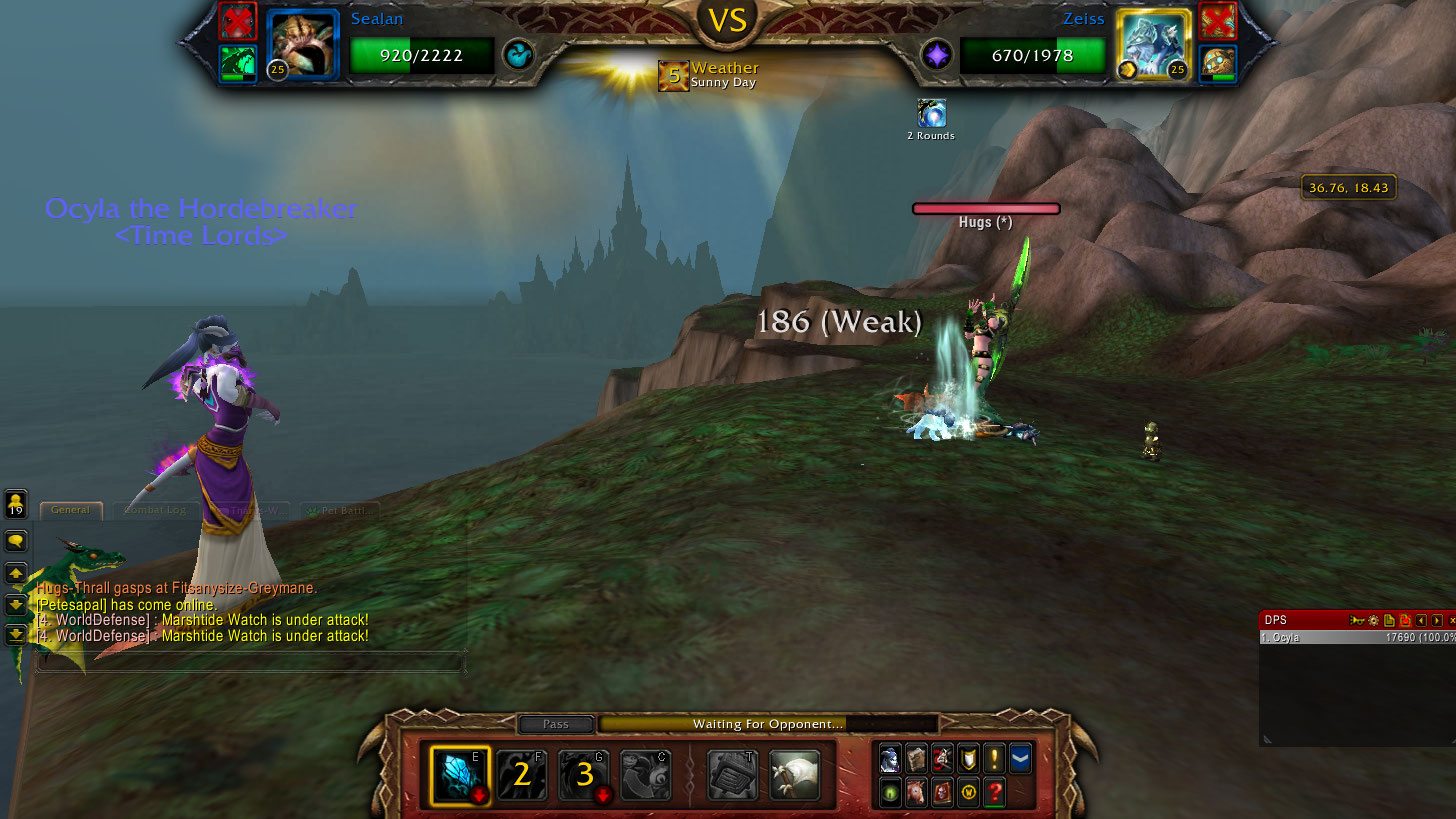The width and height of the screenshot is (1456, 819).
Task: Open the yellow exclamation quest log
Action: tap(994, 758)
